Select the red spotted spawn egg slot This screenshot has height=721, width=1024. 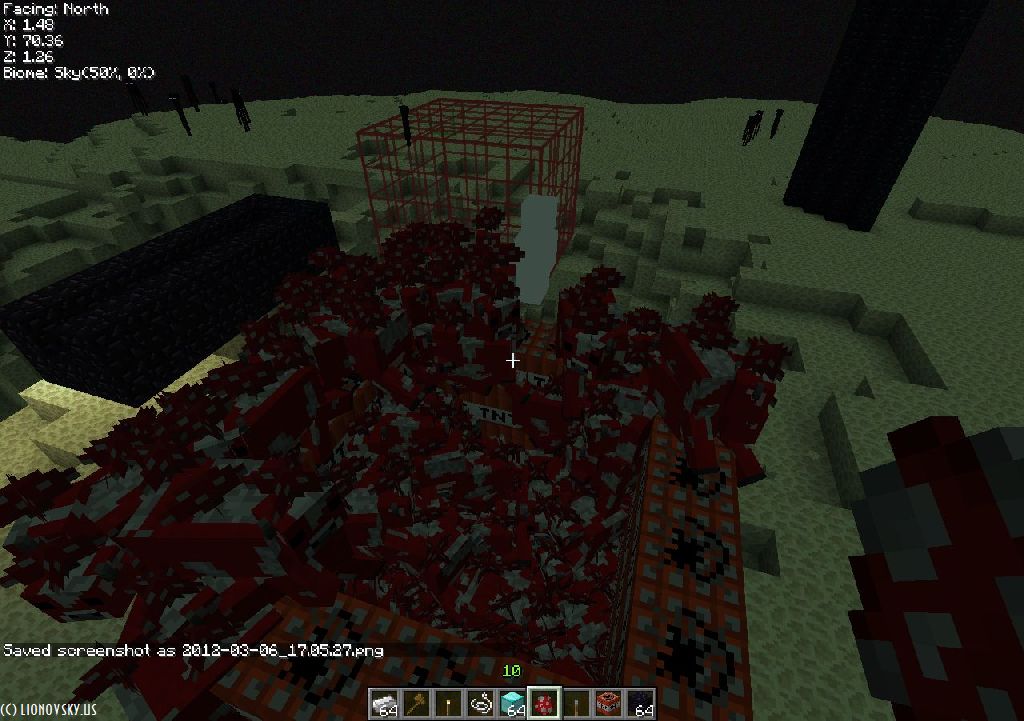(544, 704)
